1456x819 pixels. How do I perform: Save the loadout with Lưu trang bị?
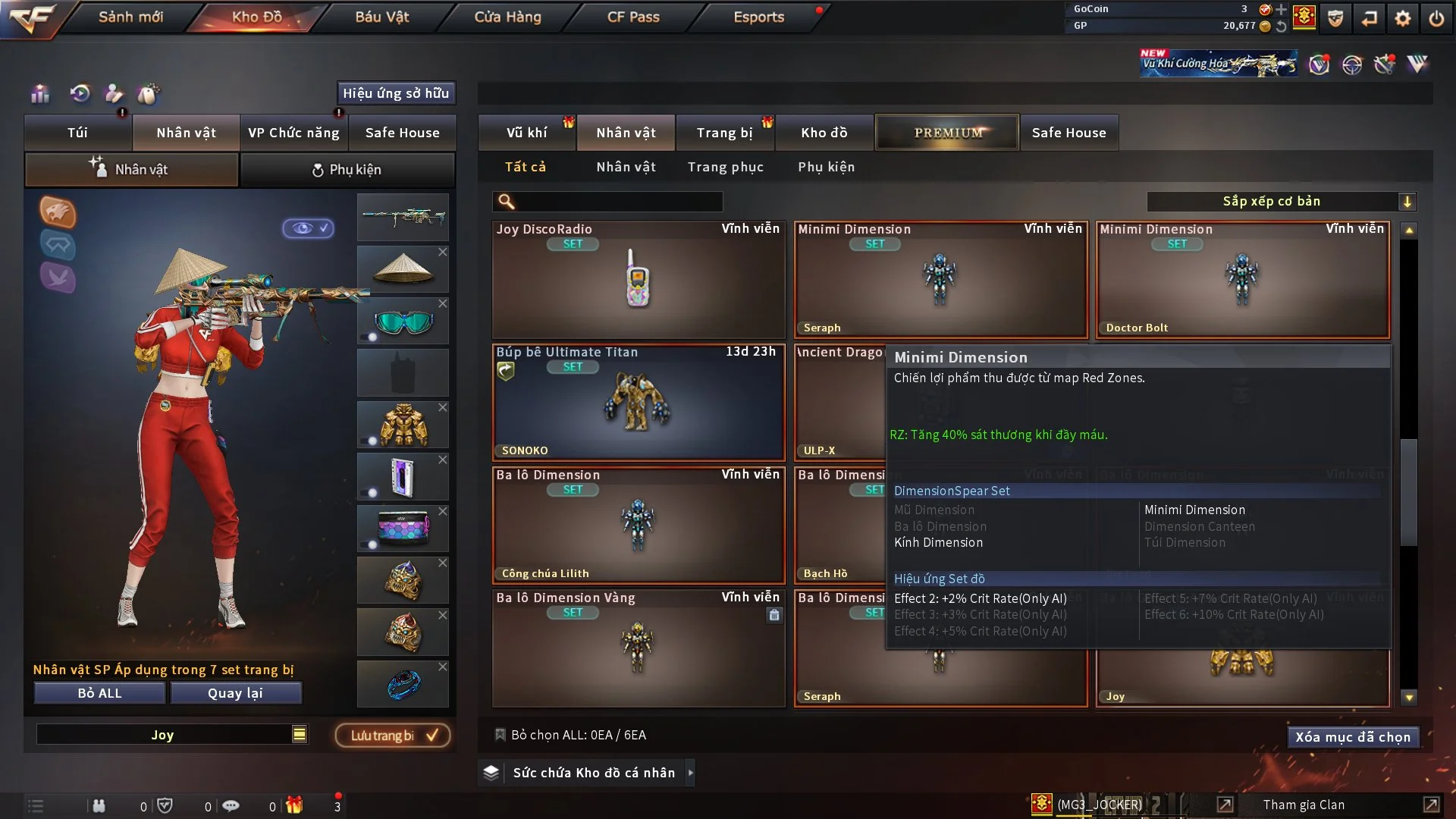[393, 735]
